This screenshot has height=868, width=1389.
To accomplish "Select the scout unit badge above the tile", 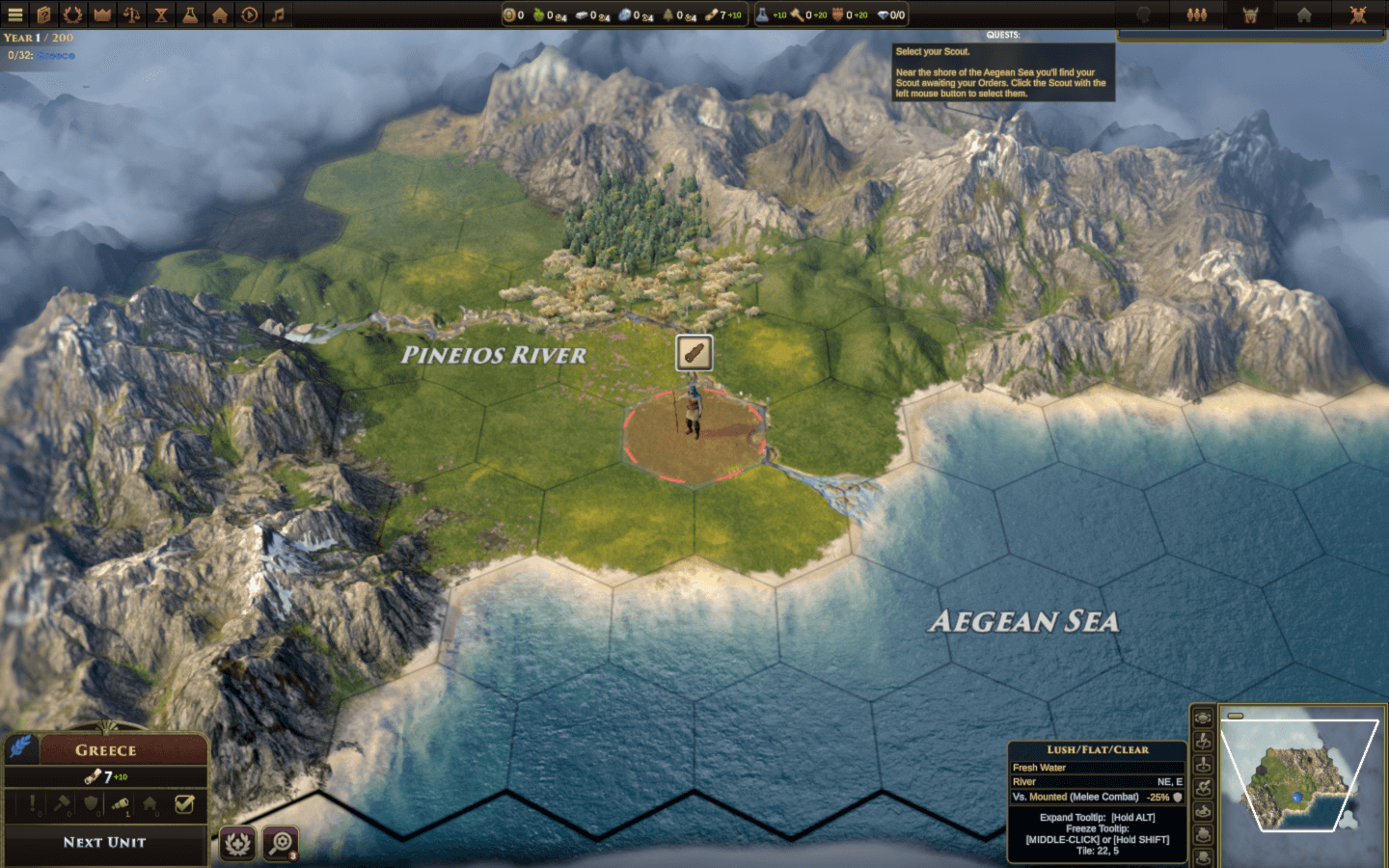I will pos(694,353).
